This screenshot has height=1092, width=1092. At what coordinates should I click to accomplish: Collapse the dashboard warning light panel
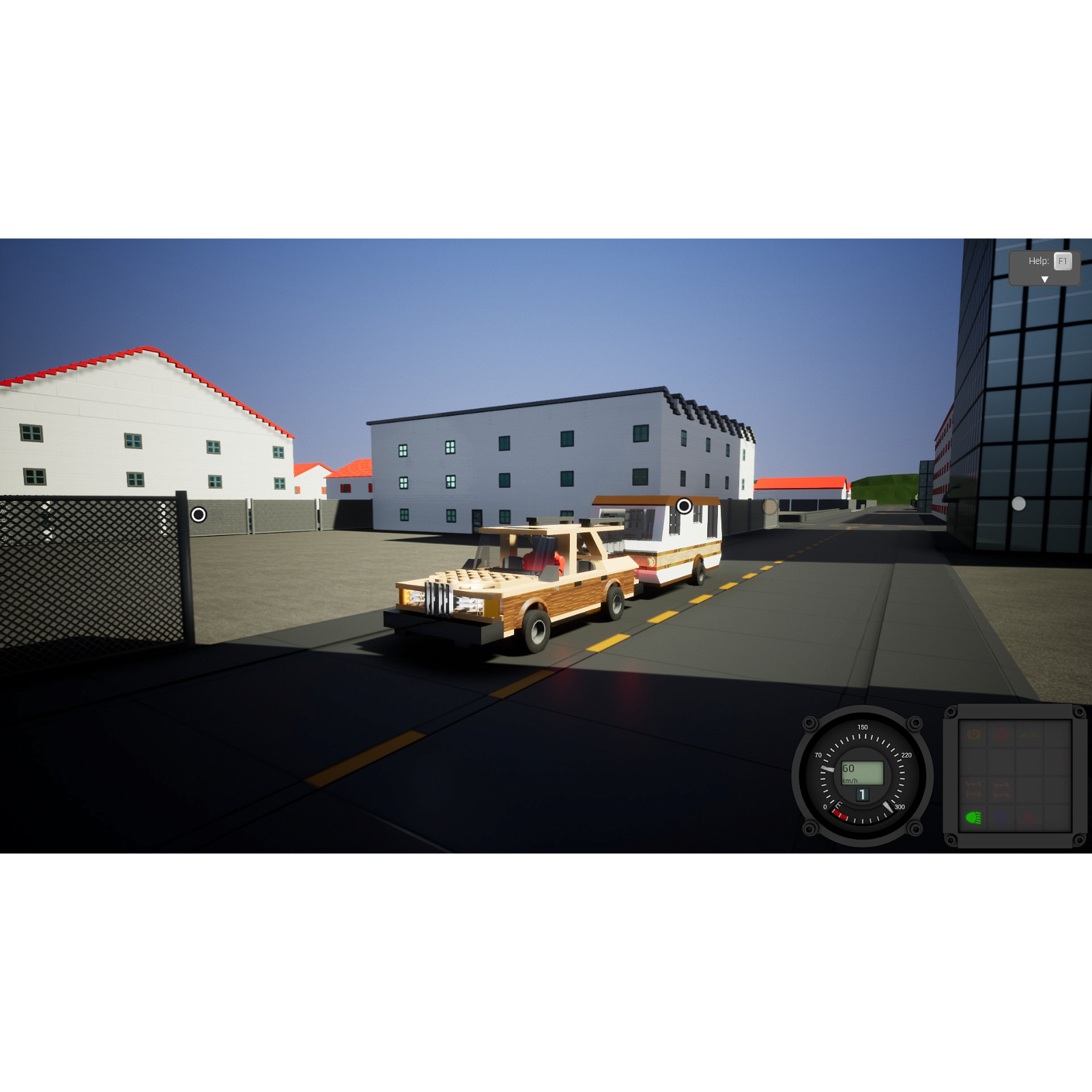(x=1017, y=778)
